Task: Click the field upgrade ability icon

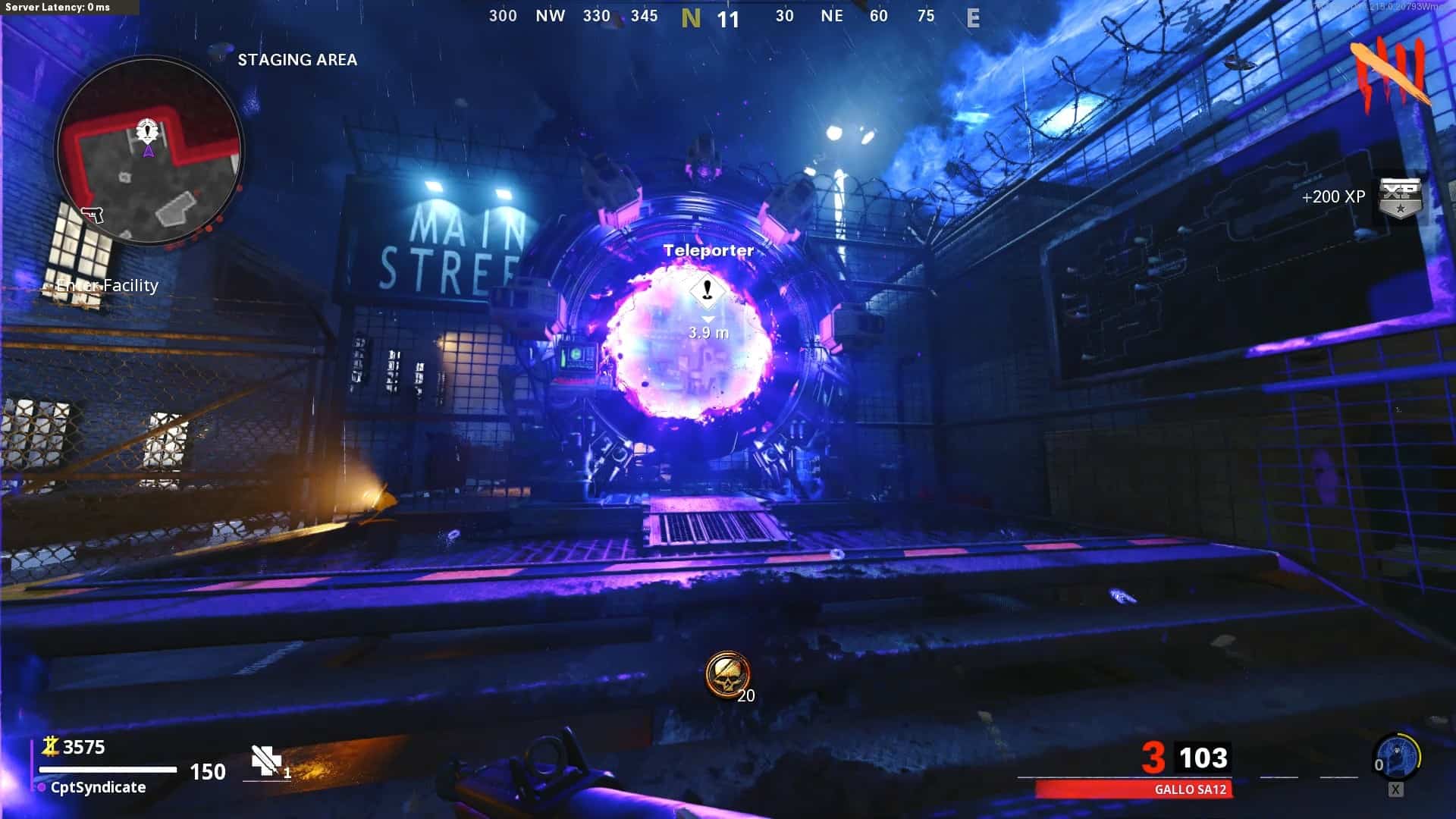Action: (1398, 758)
